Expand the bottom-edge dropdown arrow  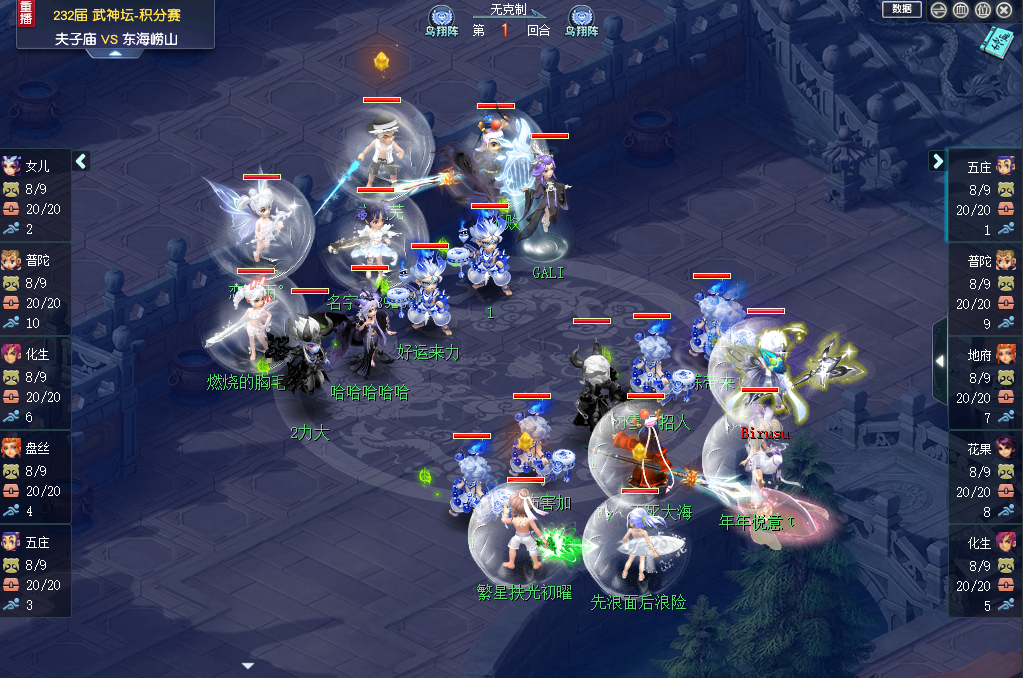click(x=249, y=665)
